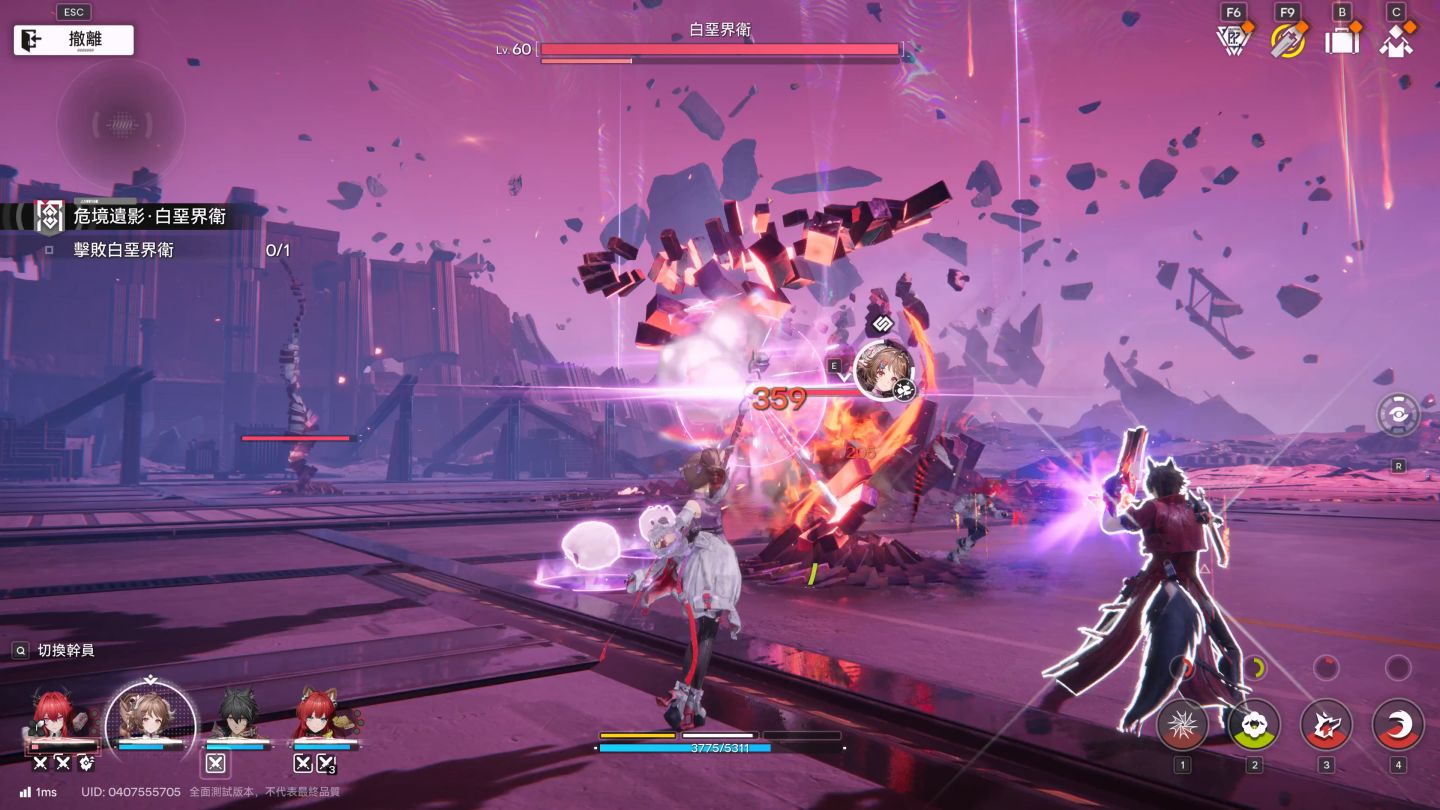Open the operator team icon
Screen dimensions: 1440x810
pos(1396,41)
